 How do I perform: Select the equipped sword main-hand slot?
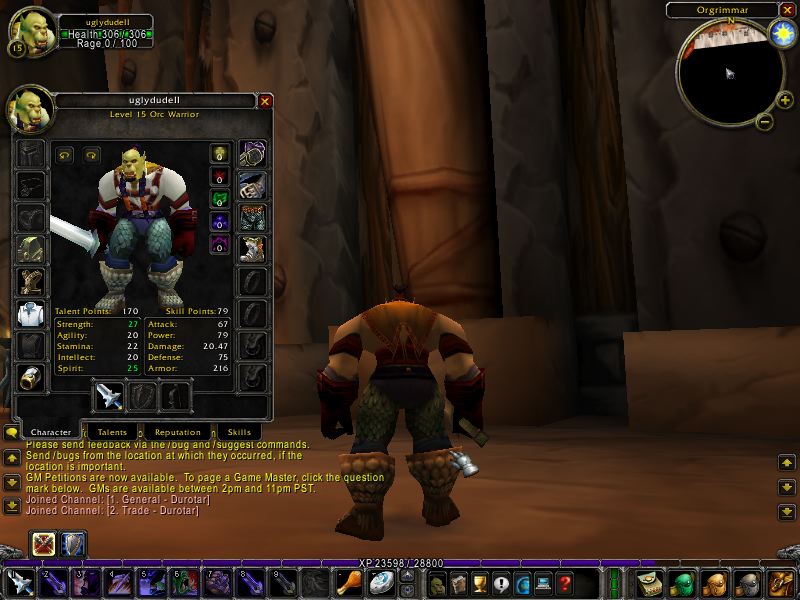(x=107, y=396)
